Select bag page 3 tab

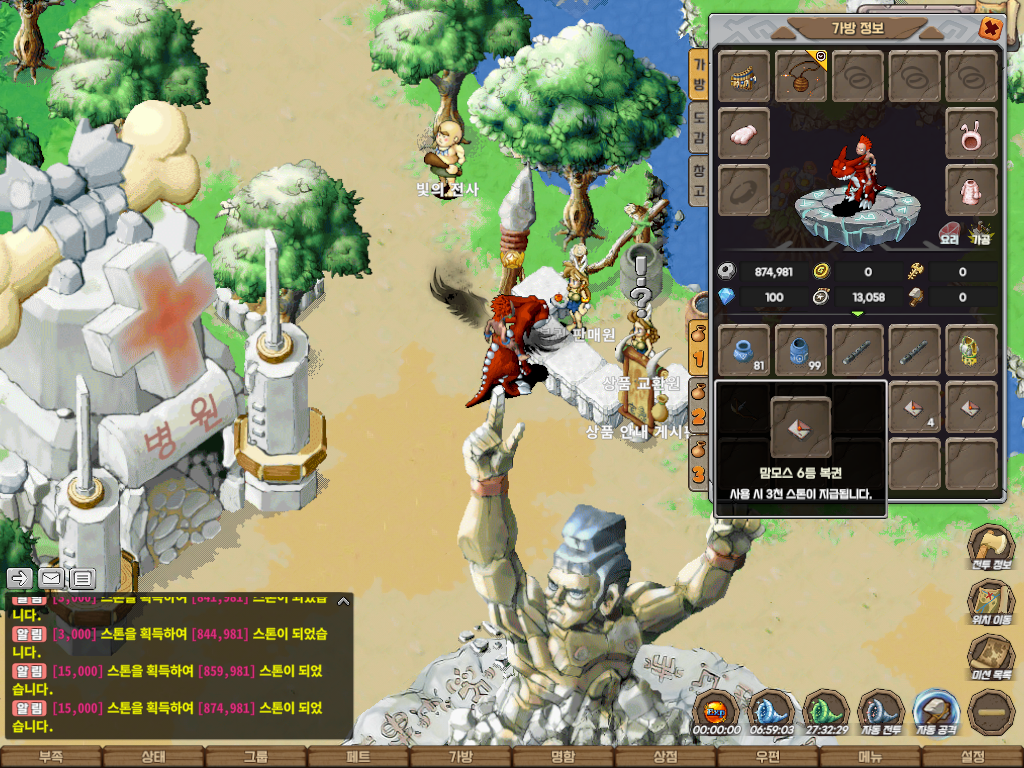pos(699,470)
